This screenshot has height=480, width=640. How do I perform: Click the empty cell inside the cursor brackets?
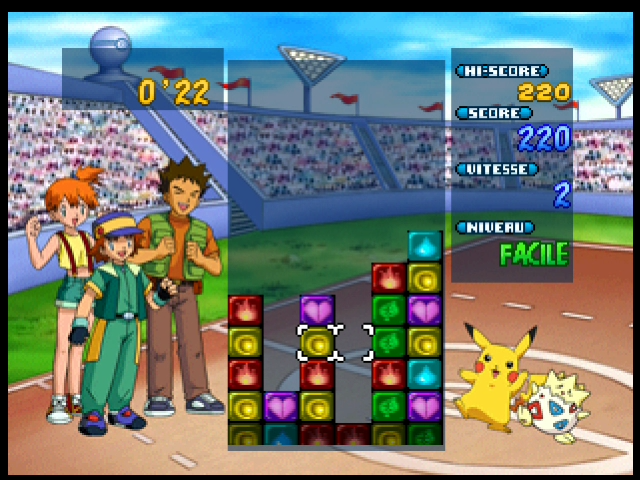click(x=353, y=343)
